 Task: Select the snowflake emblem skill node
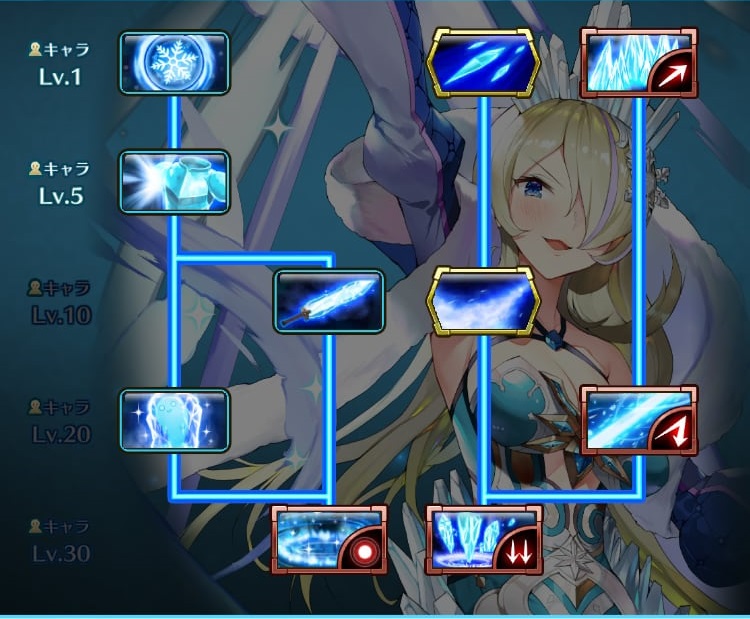tap(174, 63)
